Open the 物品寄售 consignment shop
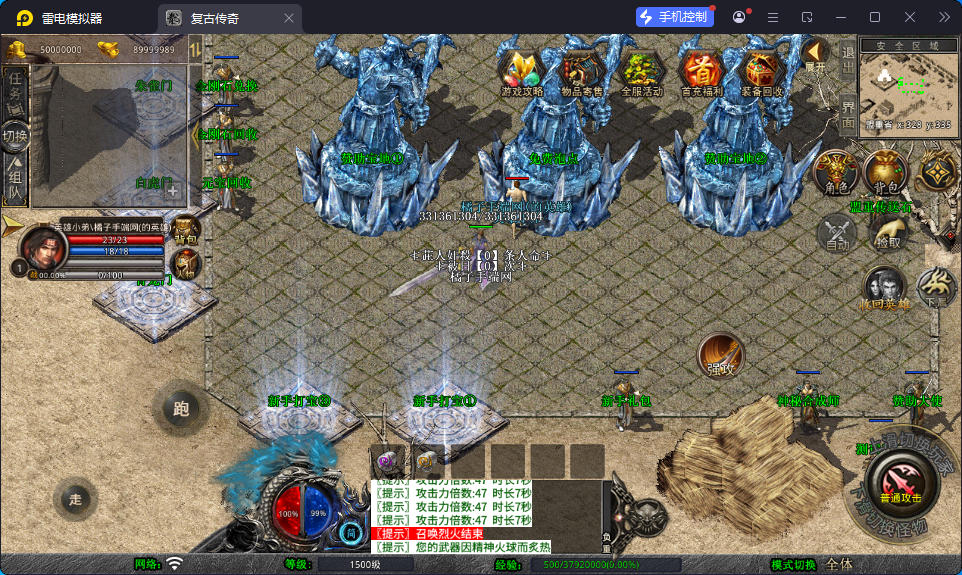The width and height of the screenshot is (962, 575). pyautogui.click(x=582, y=71)
